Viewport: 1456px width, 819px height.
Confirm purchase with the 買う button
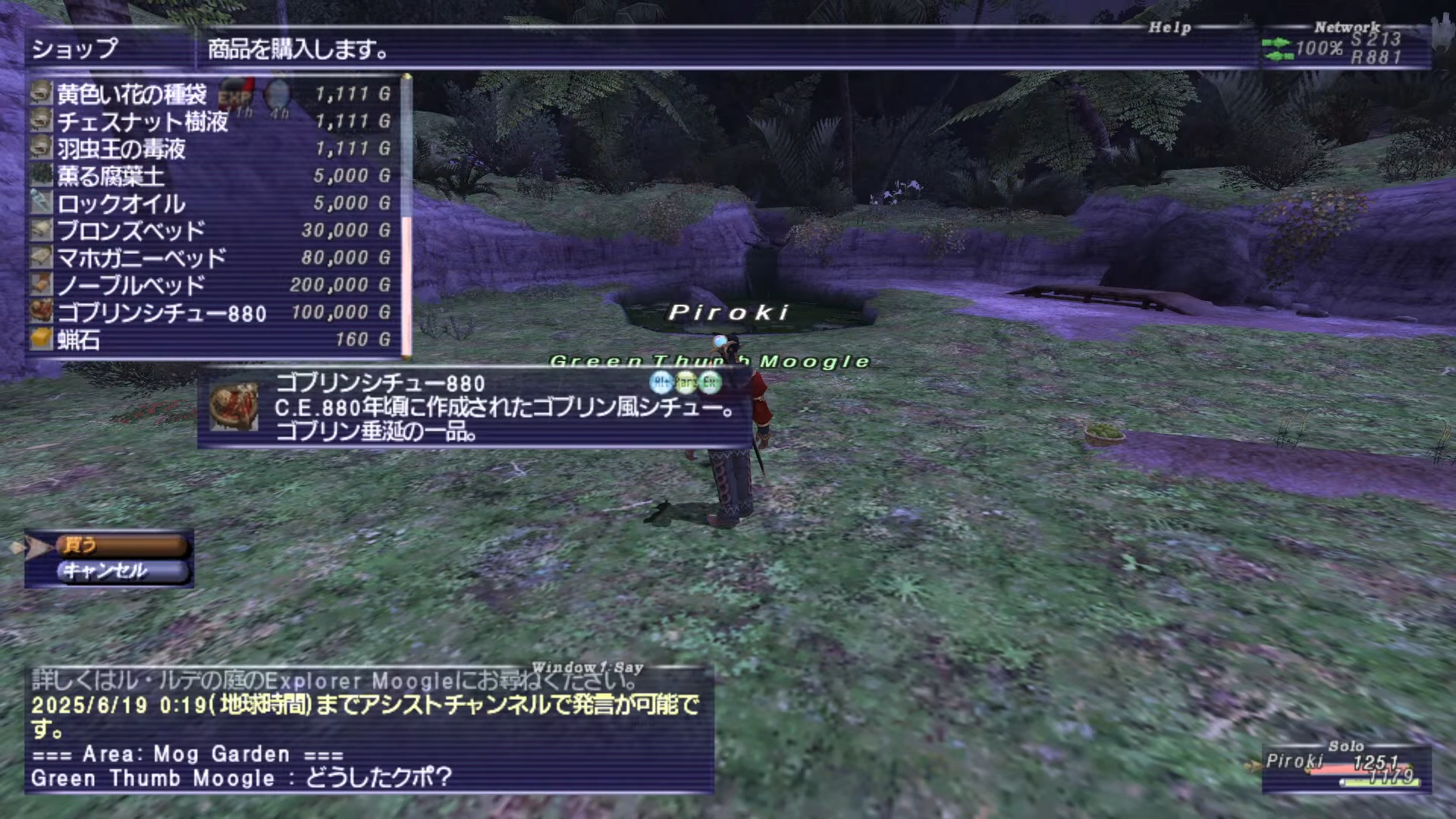click(x=121, y=544)
